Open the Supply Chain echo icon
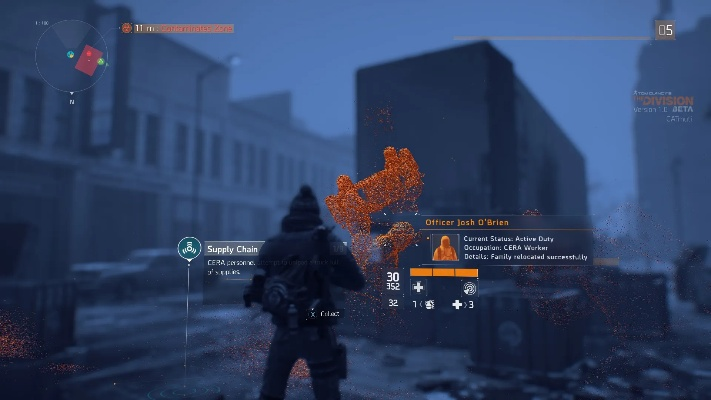711x400 pixels. [x=189, y=248]
